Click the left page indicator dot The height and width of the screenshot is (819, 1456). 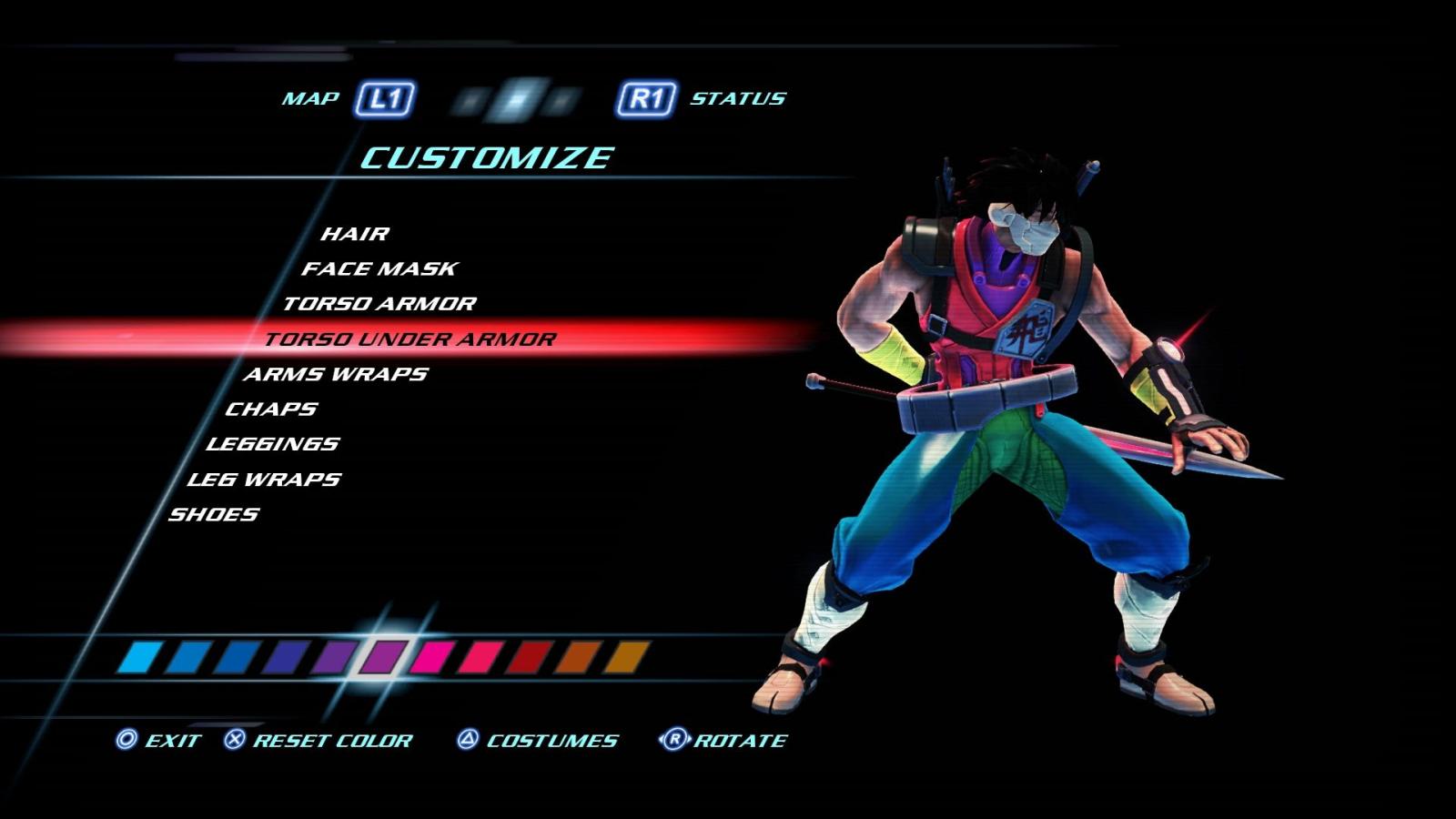470,100
